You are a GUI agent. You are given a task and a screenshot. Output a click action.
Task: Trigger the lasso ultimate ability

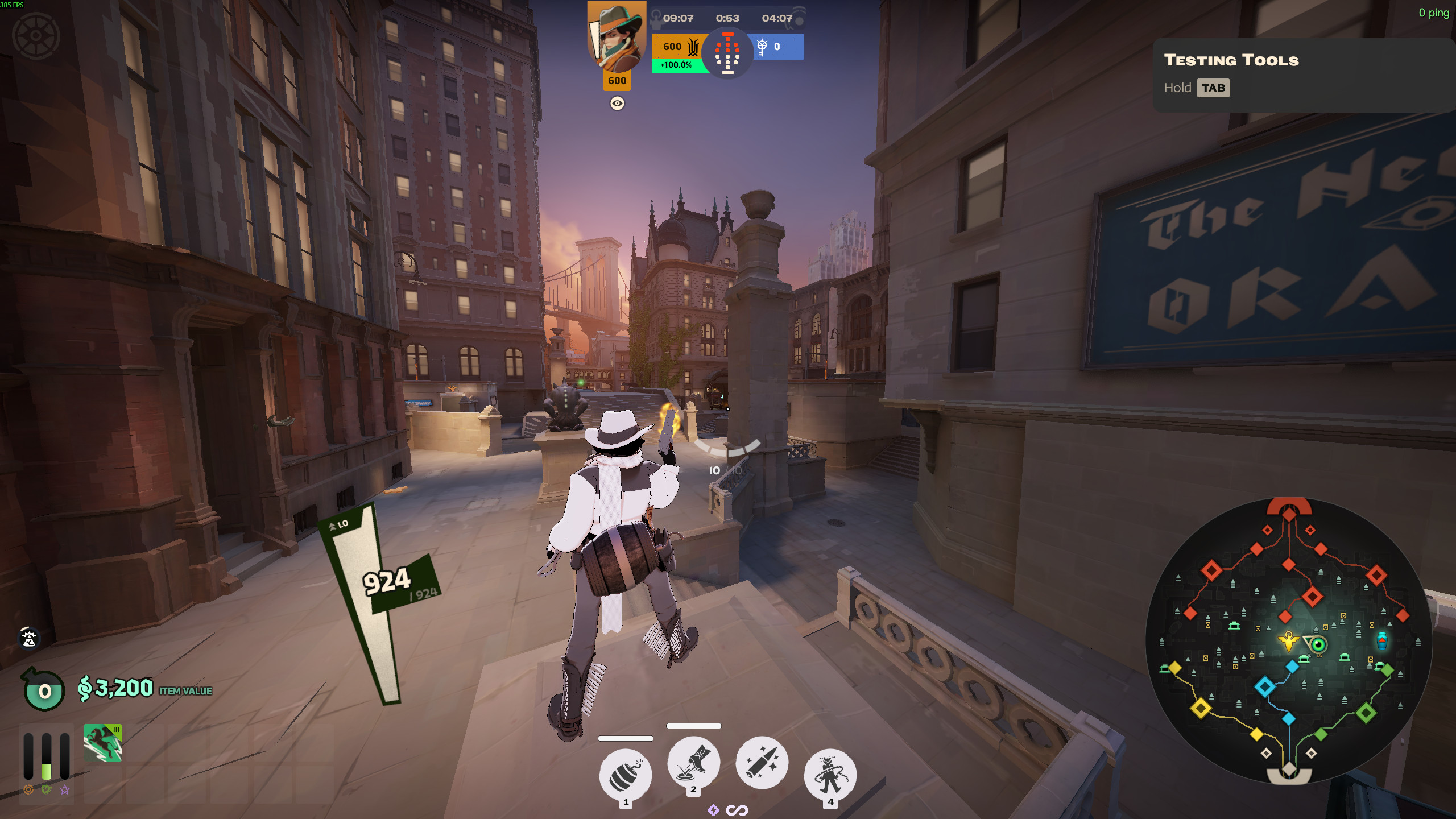pyautogui.click(x=830, y=774)
